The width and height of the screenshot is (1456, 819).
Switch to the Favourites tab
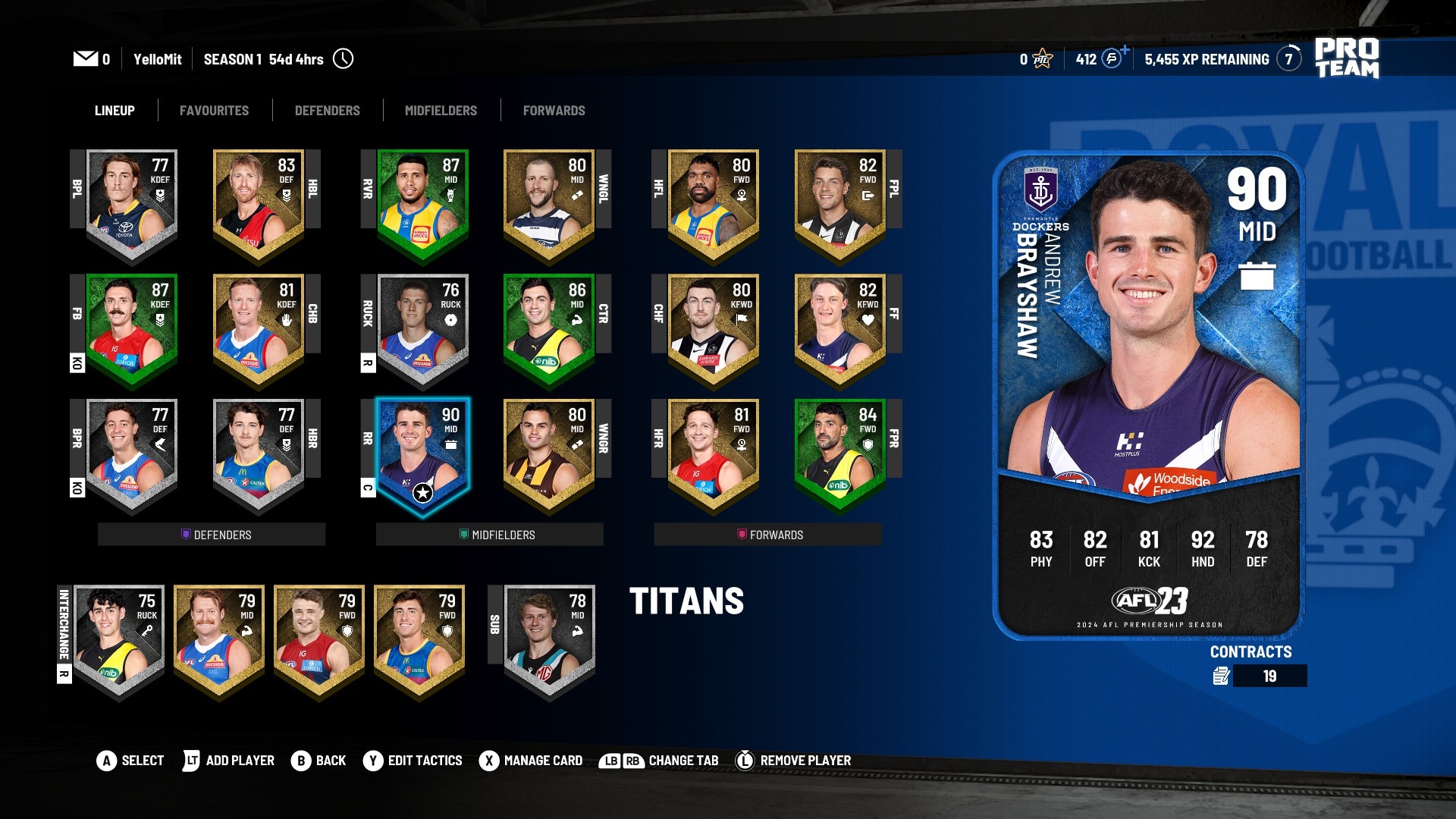coord(214,111)
